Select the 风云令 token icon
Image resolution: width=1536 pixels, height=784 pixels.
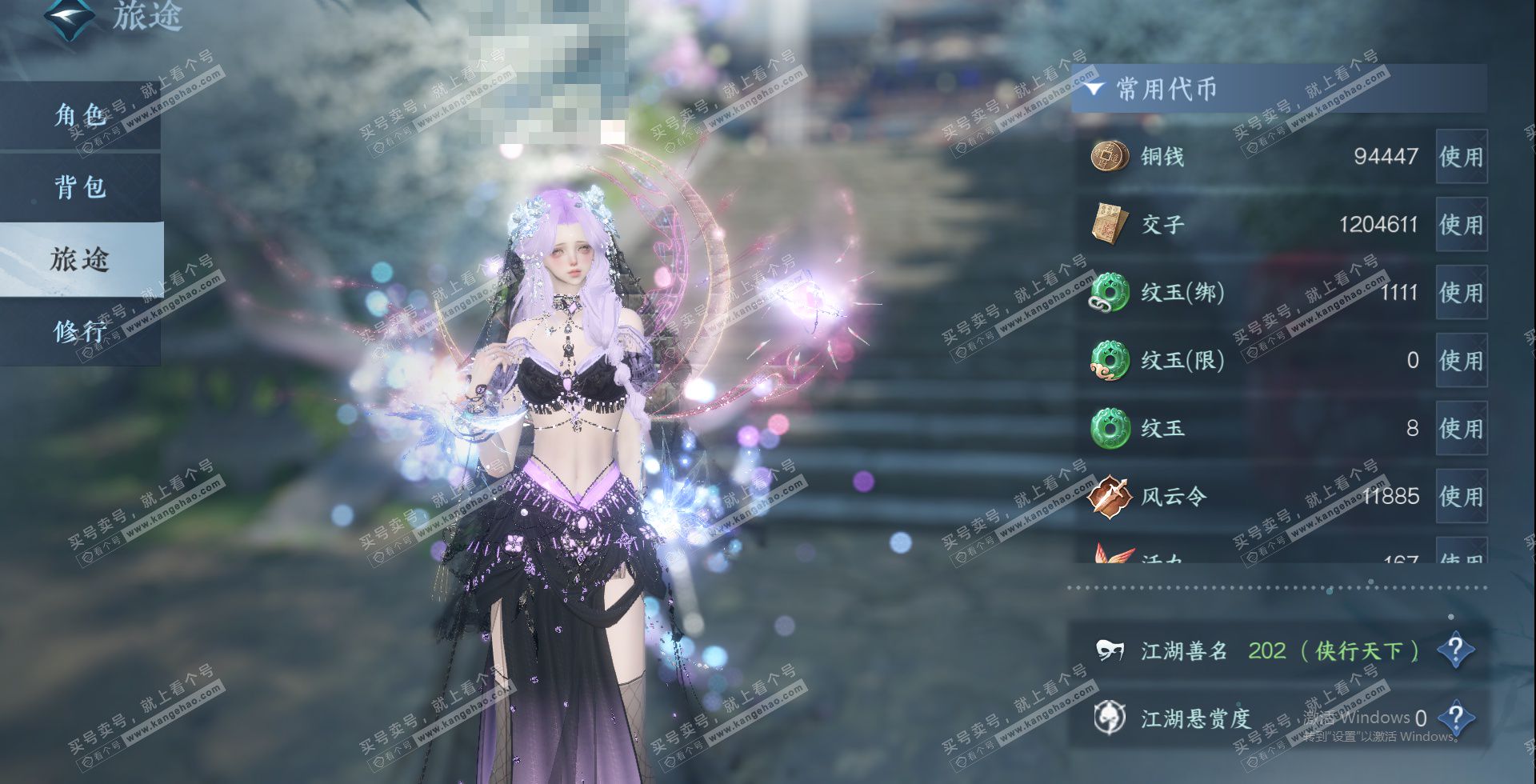pyautogui.click(x=1110, y=497)
